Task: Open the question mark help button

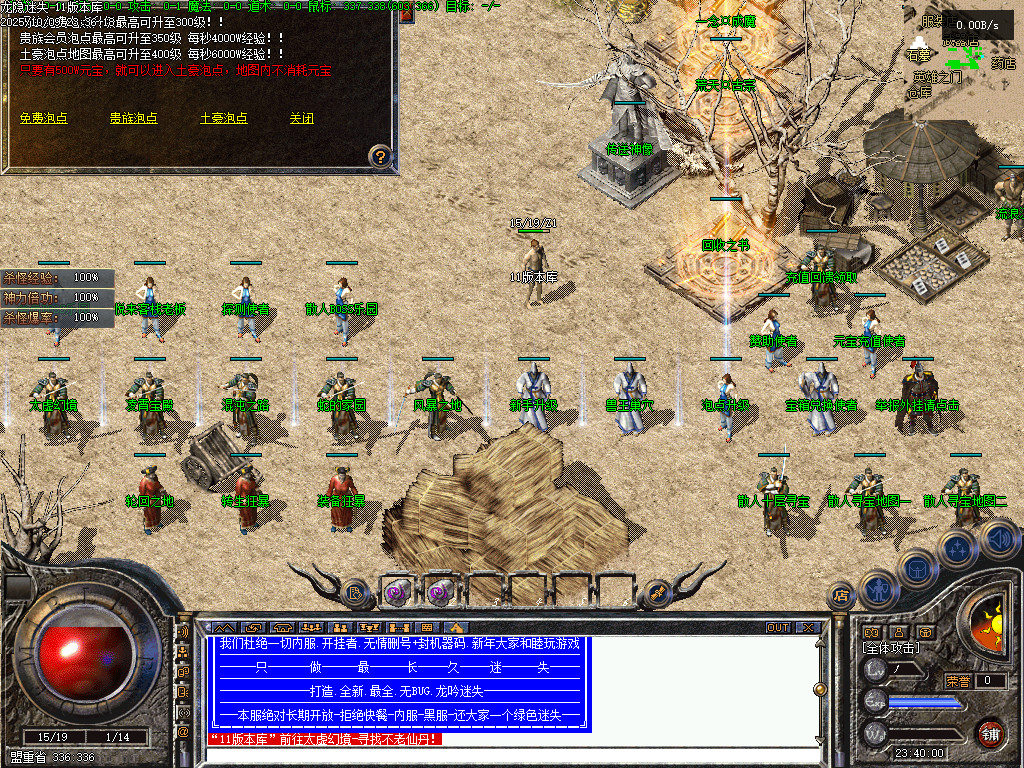Action: (380, 156)
